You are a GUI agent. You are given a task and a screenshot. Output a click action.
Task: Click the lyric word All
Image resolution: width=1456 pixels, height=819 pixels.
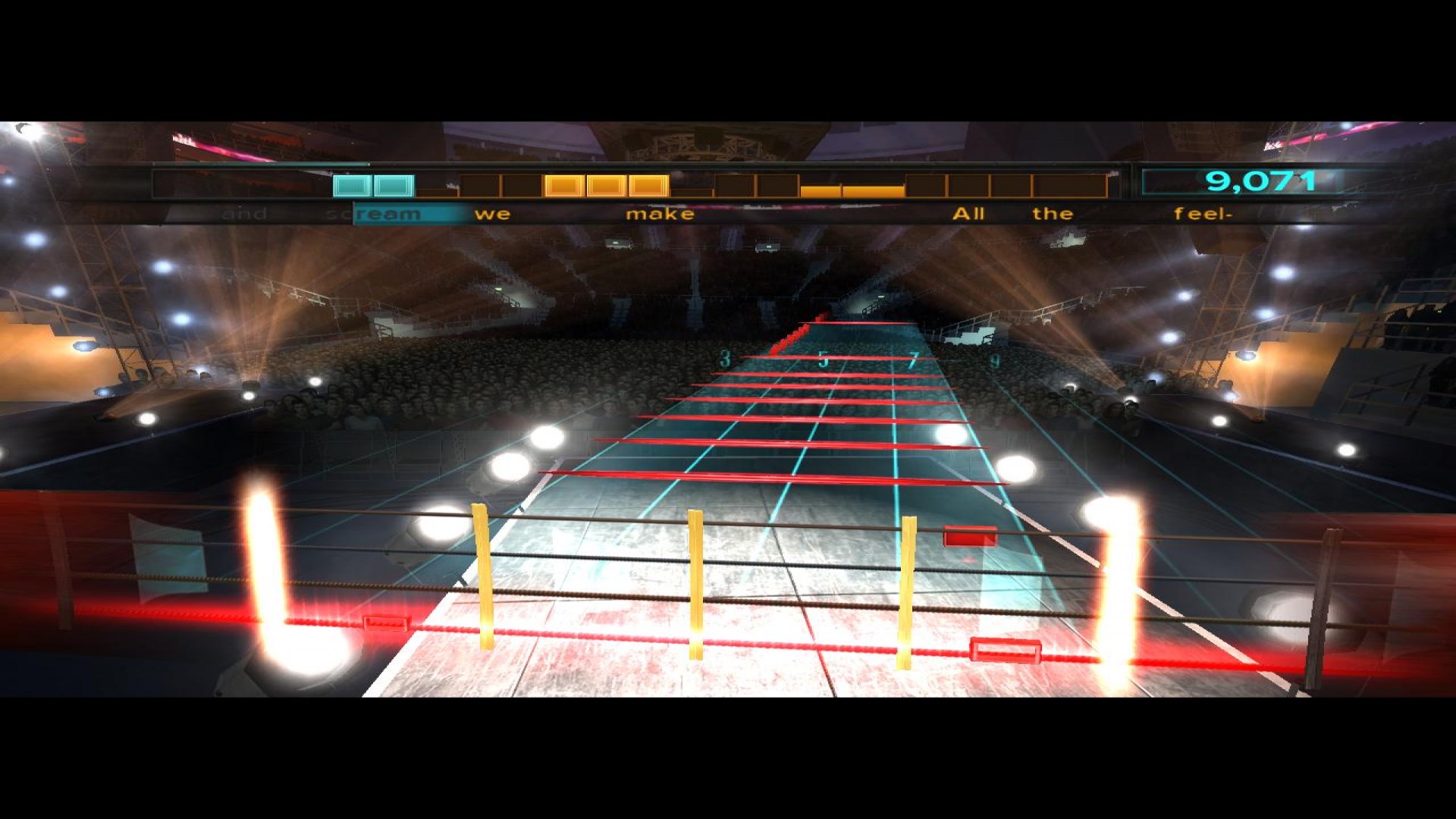tap(968, 214)
